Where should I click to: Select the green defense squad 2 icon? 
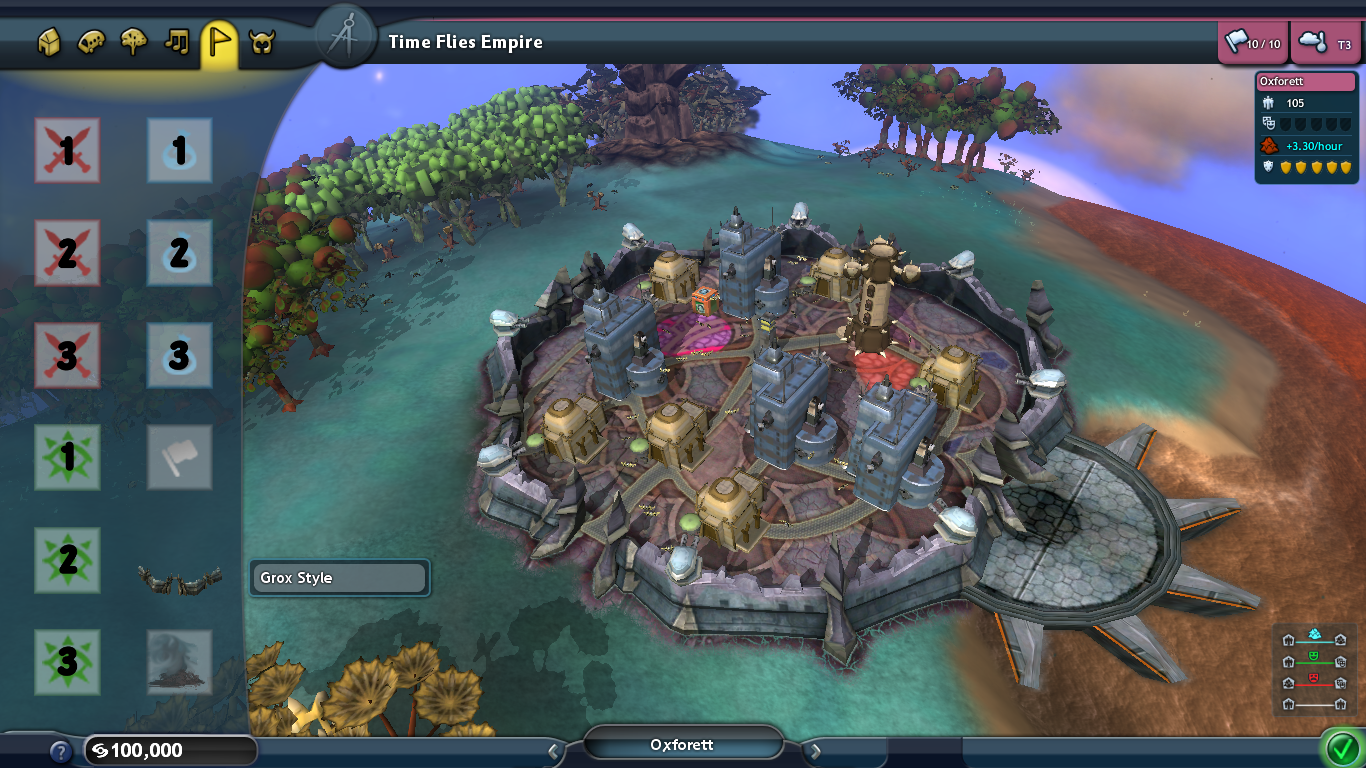point(67,562)
